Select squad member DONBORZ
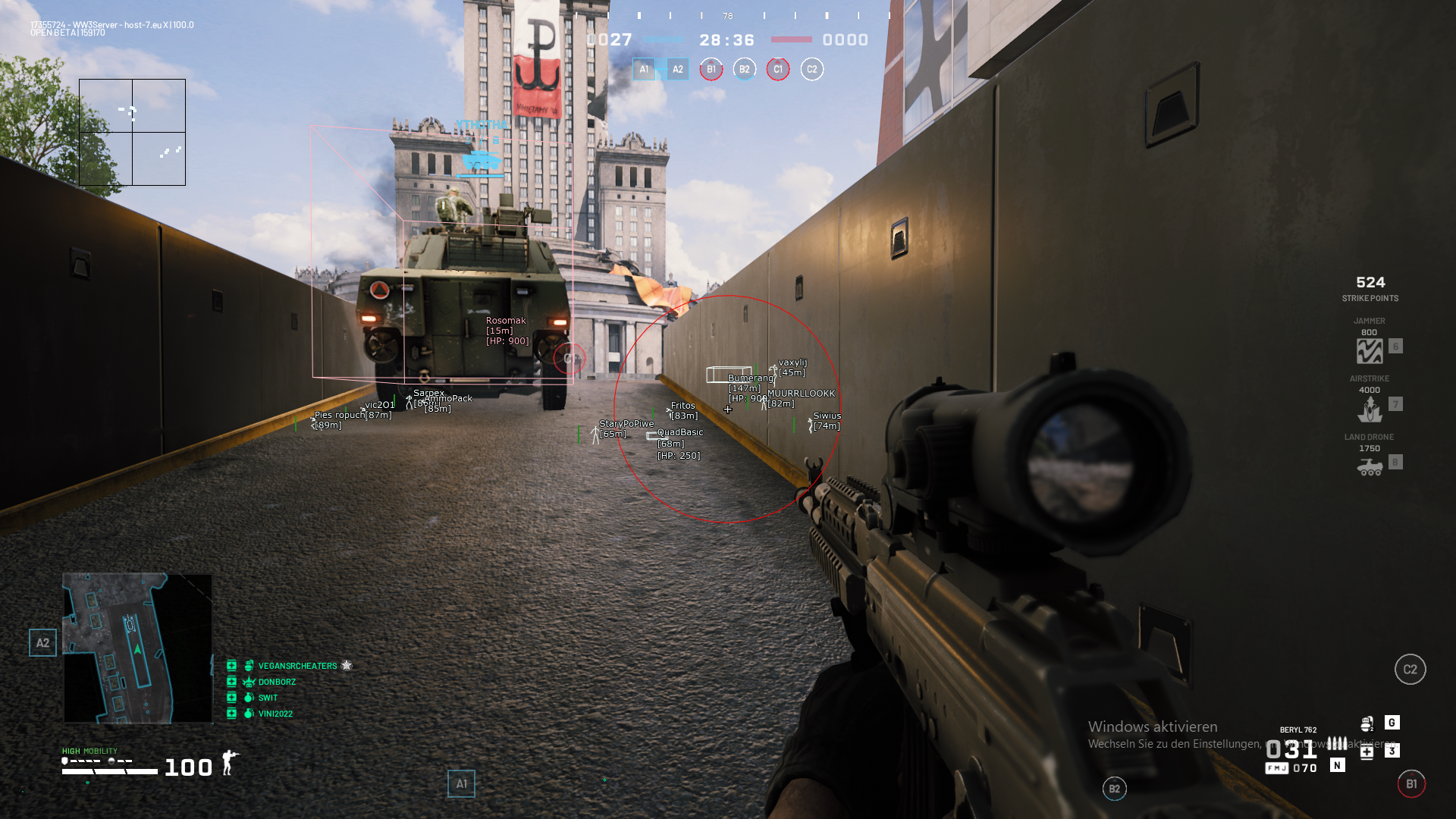 pyautogui.click(x=277, y=682)
